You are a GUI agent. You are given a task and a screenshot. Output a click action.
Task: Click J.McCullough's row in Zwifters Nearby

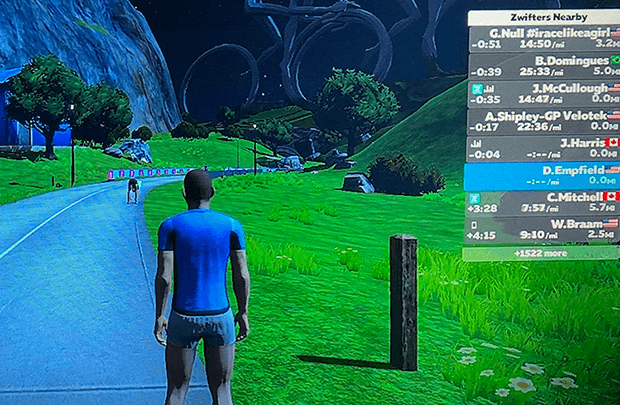point(541,94)
